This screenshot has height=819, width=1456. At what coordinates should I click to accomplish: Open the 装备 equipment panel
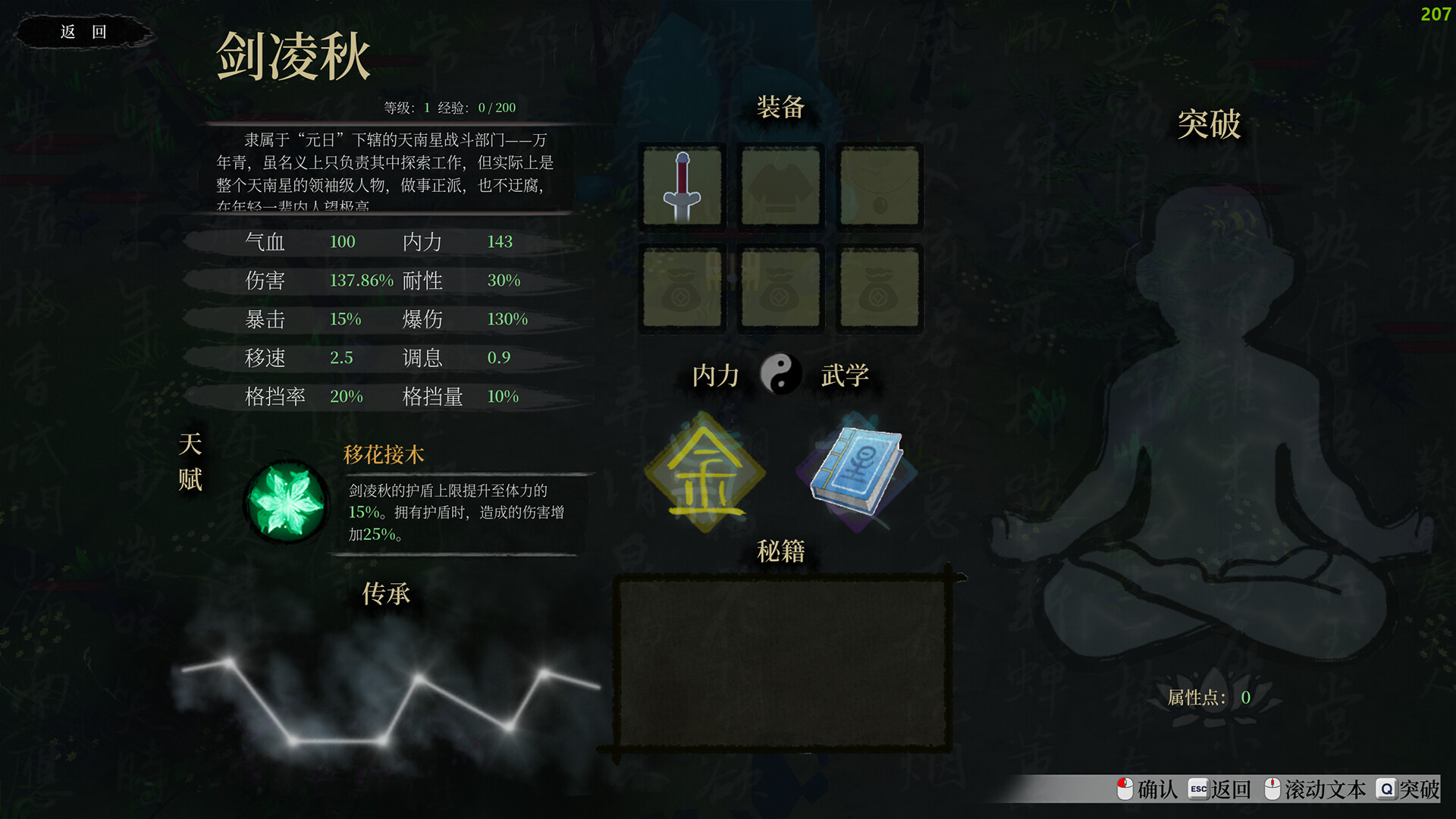[780, 108]
